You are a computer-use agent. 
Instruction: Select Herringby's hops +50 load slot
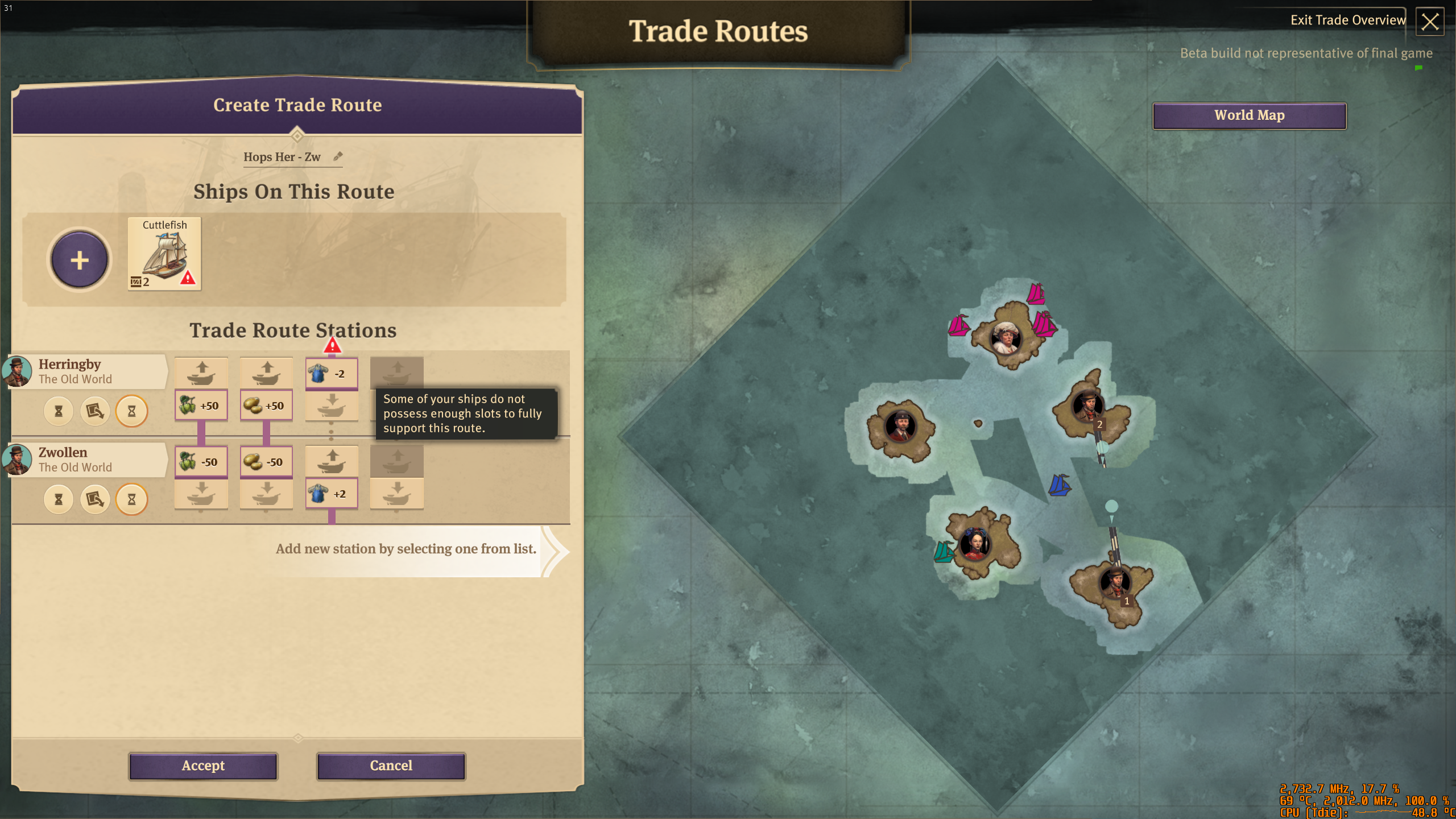[x=201, y=406]
